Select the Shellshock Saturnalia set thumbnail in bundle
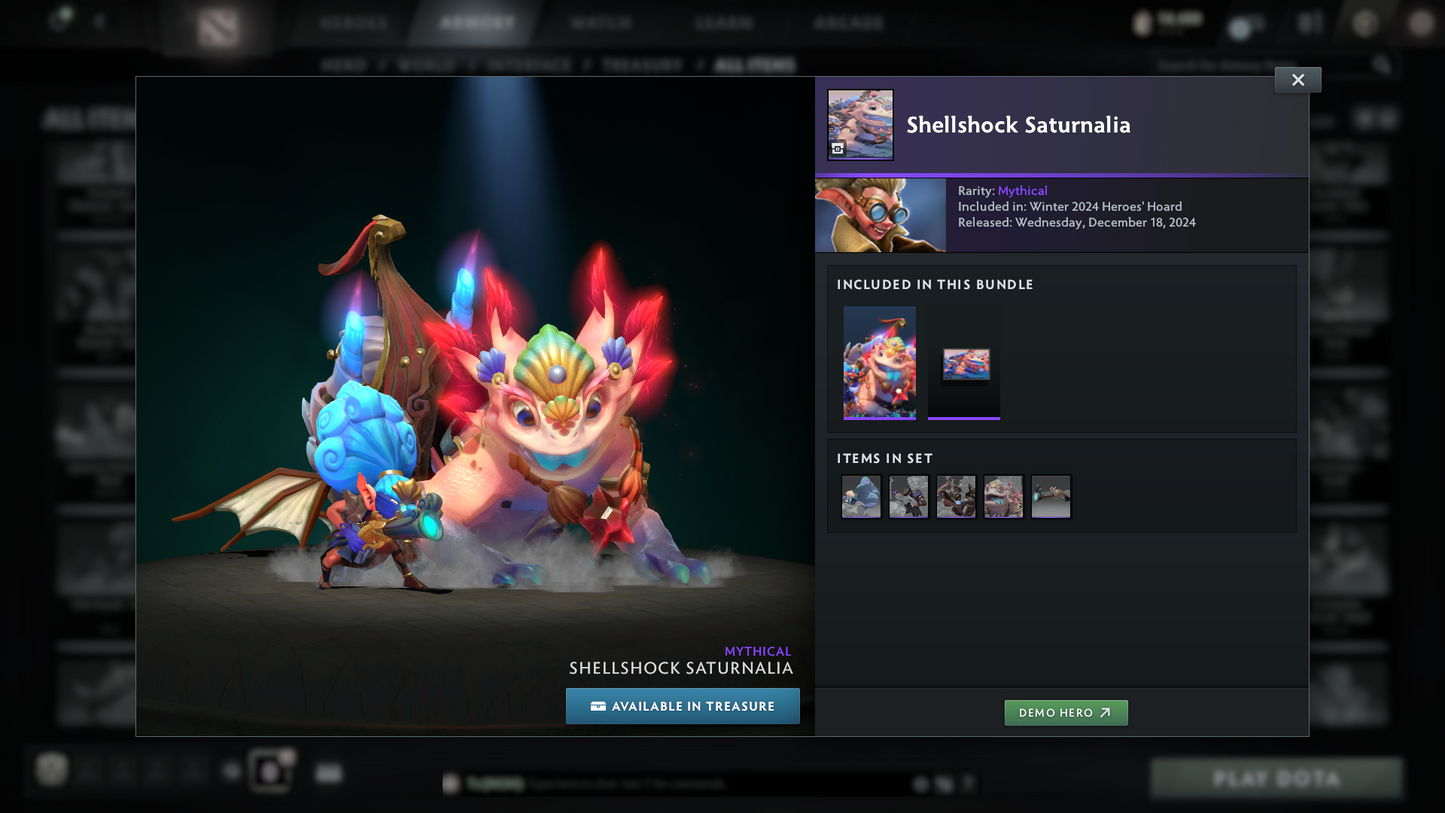Viewport: 1445px width, 813px height. click(x=880, y=363)
